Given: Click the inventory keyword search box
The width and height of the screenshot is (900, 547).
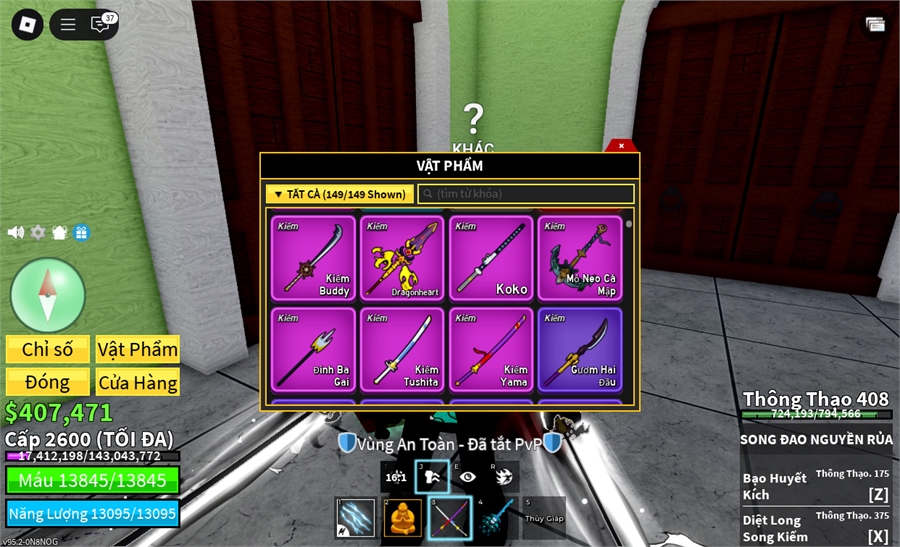Looking at the screenshot, I should [x=526, y=194].
